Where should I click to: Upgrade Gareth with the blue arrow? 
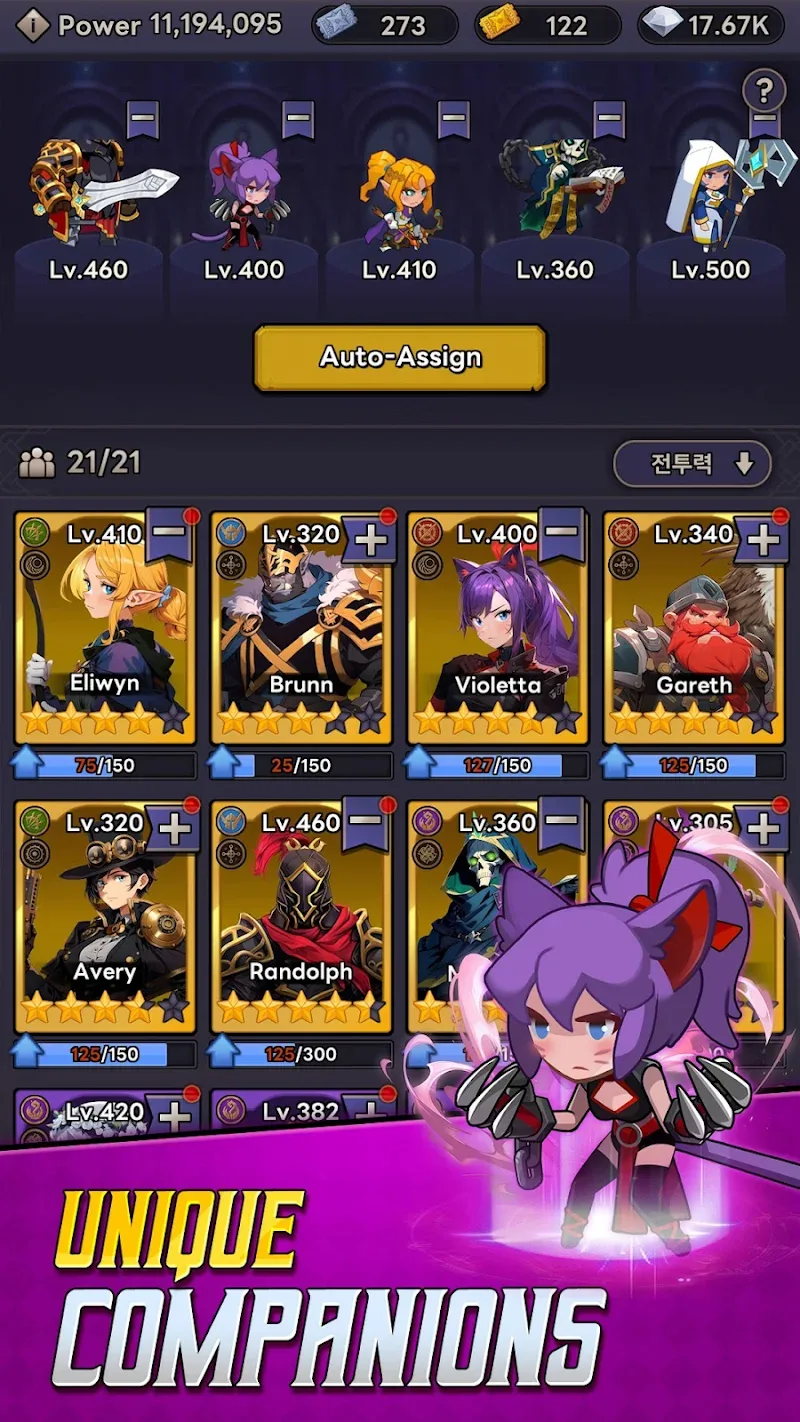(616, 765)
